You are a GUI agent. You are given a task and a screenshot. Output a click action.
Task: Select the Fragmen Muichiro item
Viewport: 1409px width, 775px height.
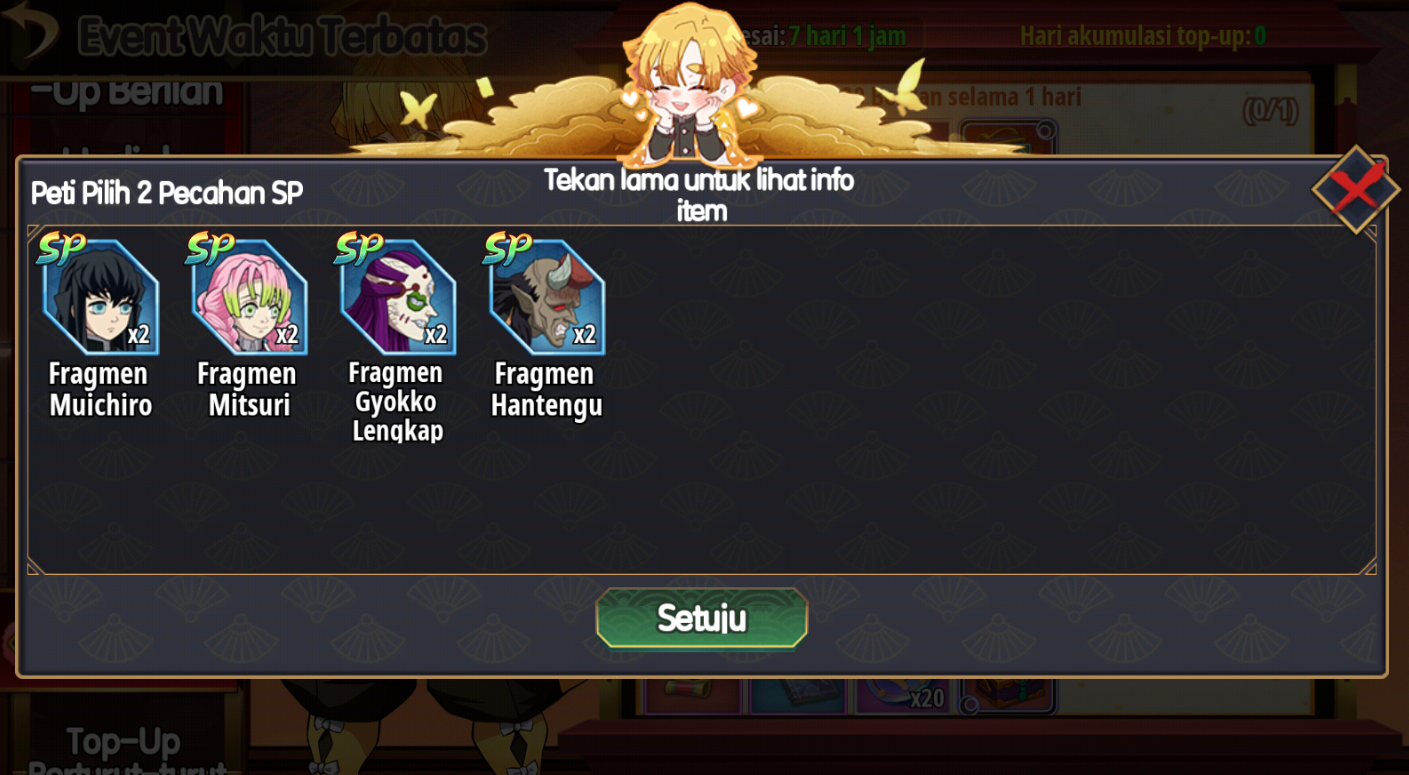[x=100, y=297]
